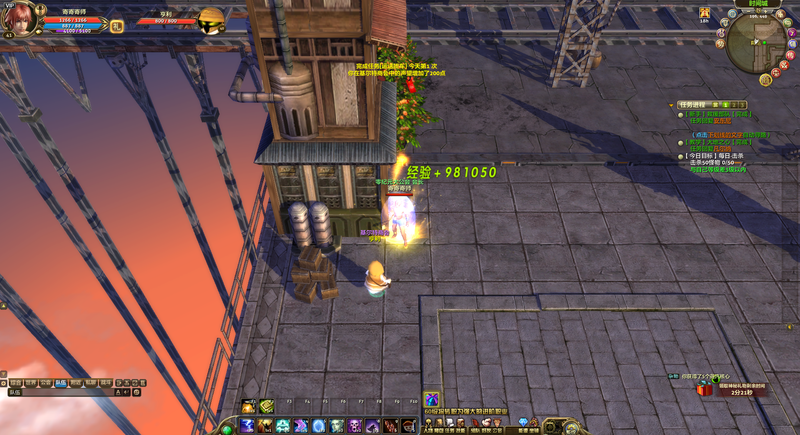Click the player portrait in the corner
Viewport: 800px width, 435px height.
[22, 18]
